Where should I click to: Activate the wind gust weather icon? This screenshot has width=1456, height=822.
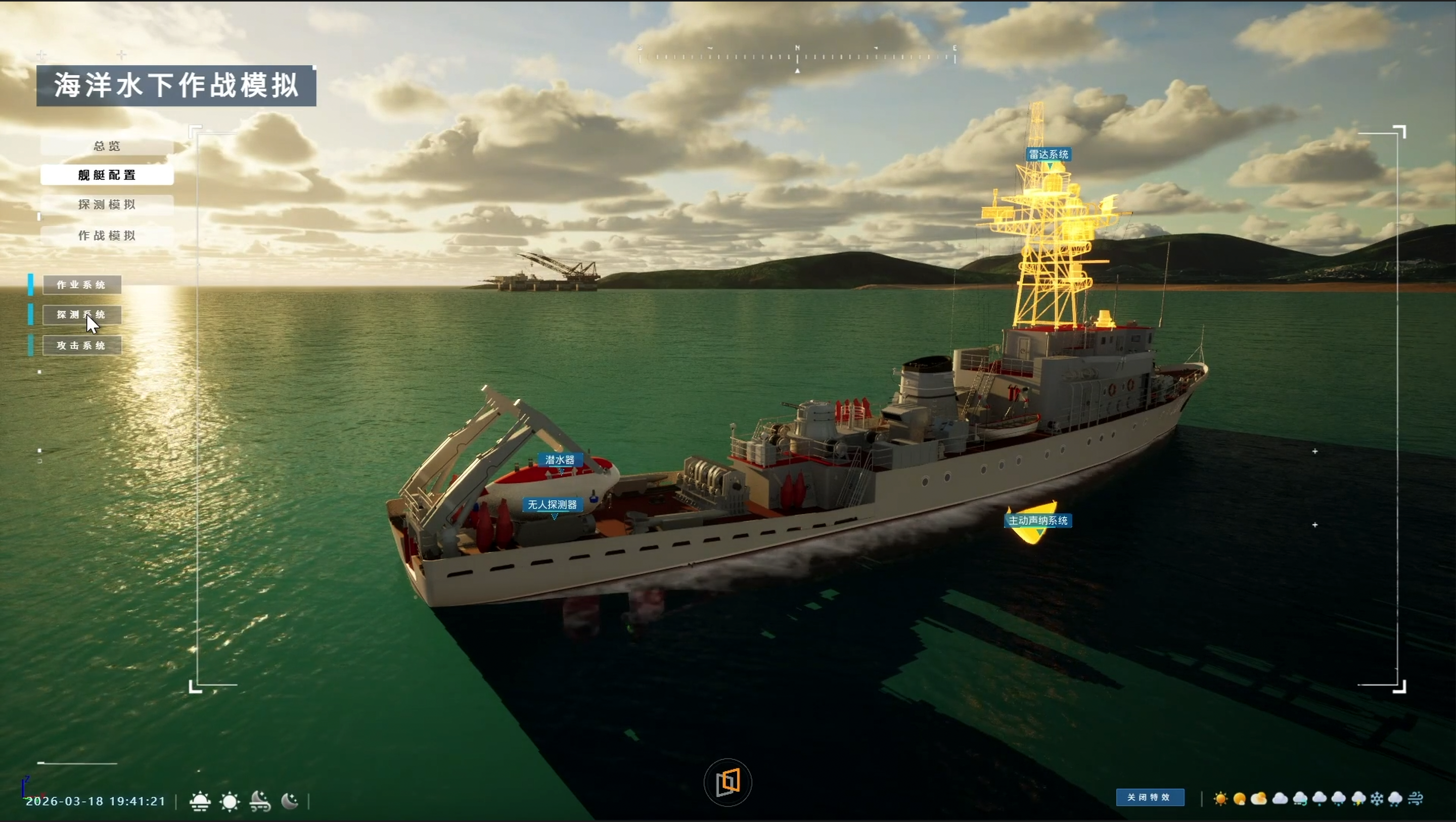1416,799
